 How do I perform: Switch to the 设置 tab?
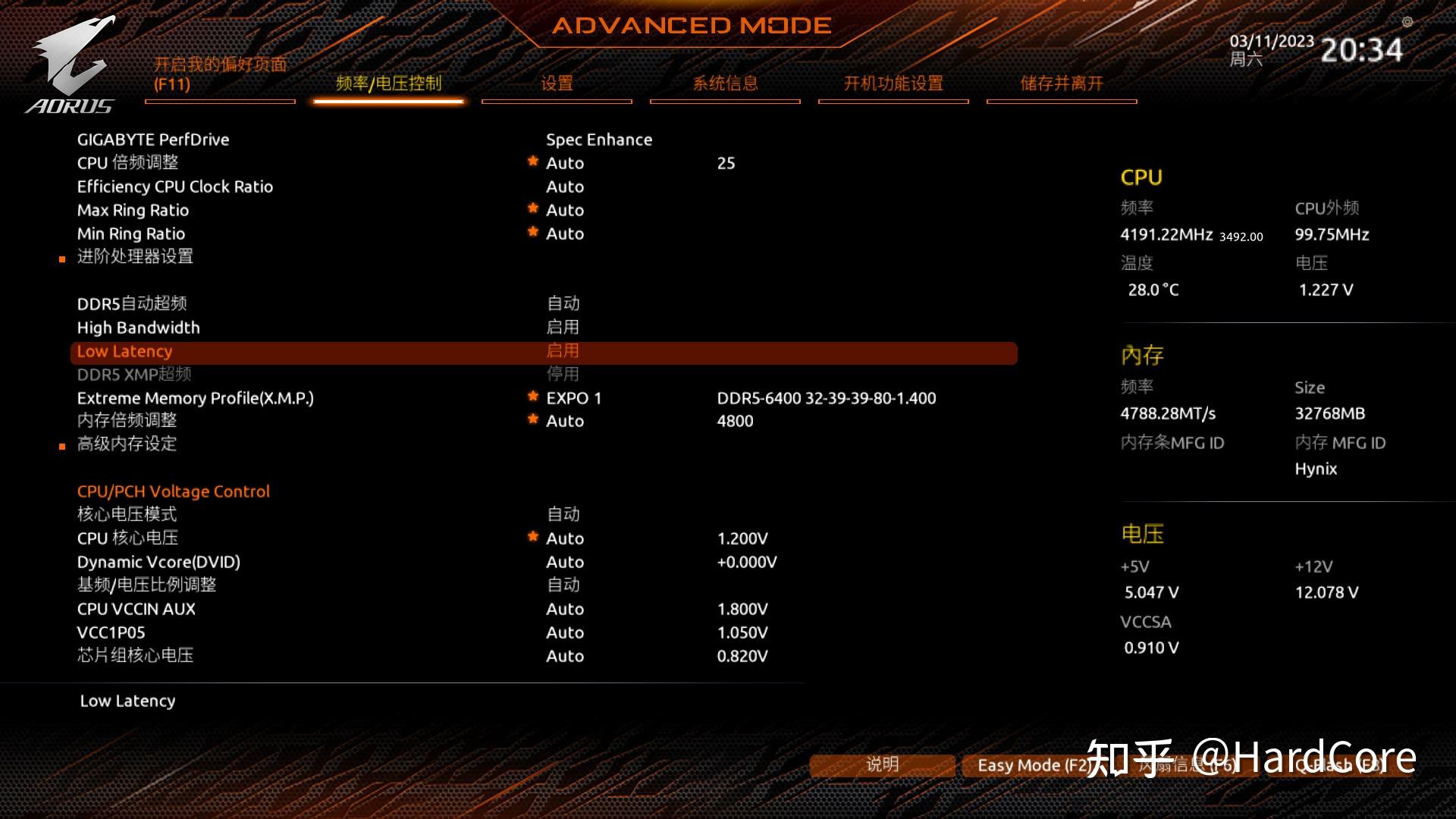557,83
